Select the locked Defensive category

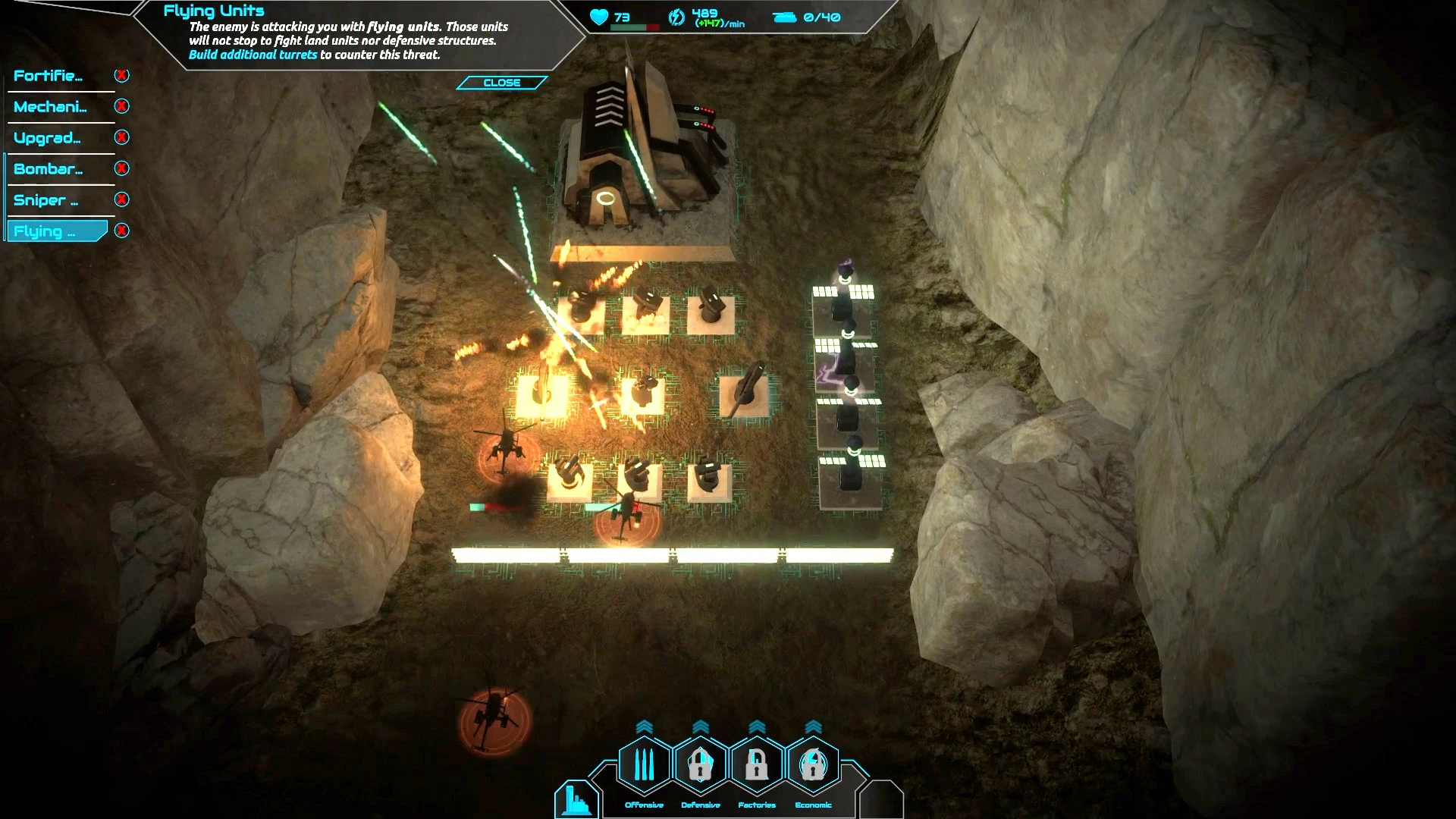[x=700, y=765]
